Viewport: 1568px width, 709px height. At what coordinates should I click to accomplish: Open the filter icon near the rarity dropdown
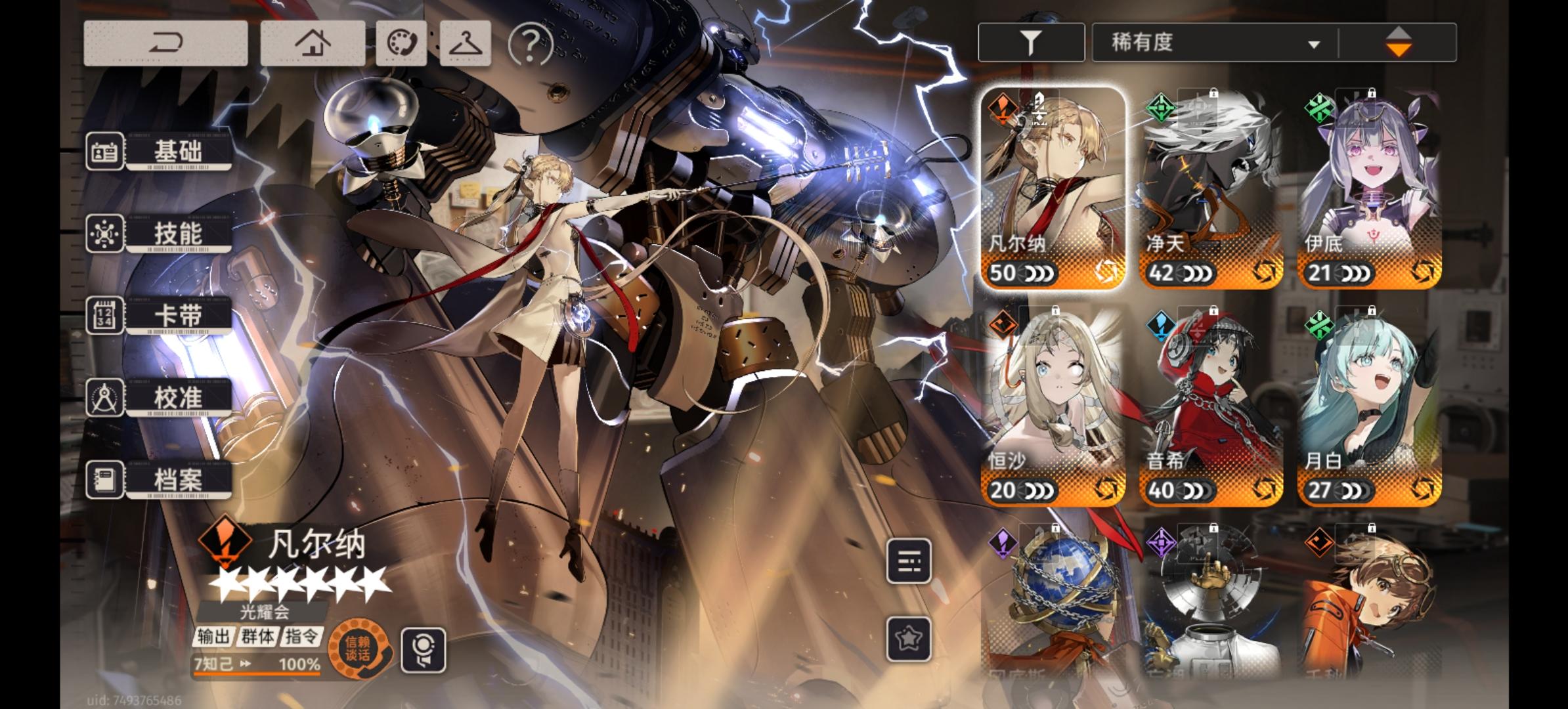coord(1031,41)
